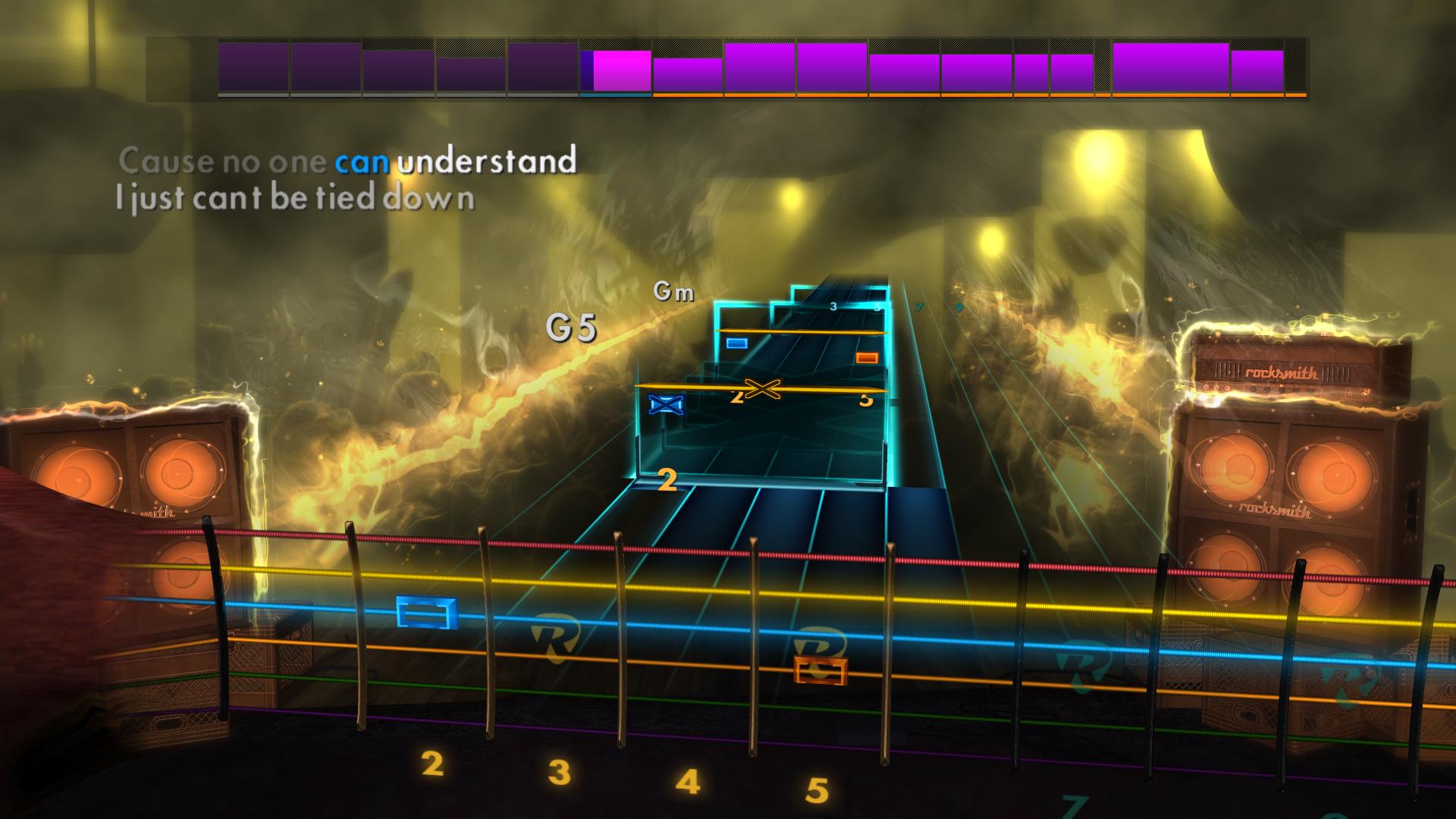Open the Gm chord label

coord(675,292)
